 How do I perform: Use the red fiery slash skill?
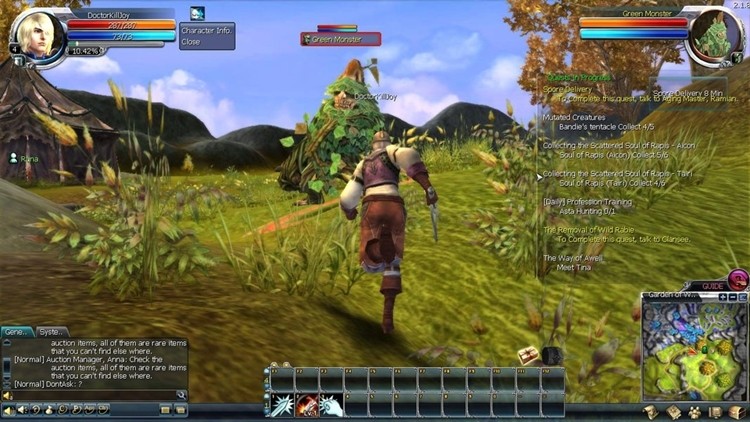(307, 405)
